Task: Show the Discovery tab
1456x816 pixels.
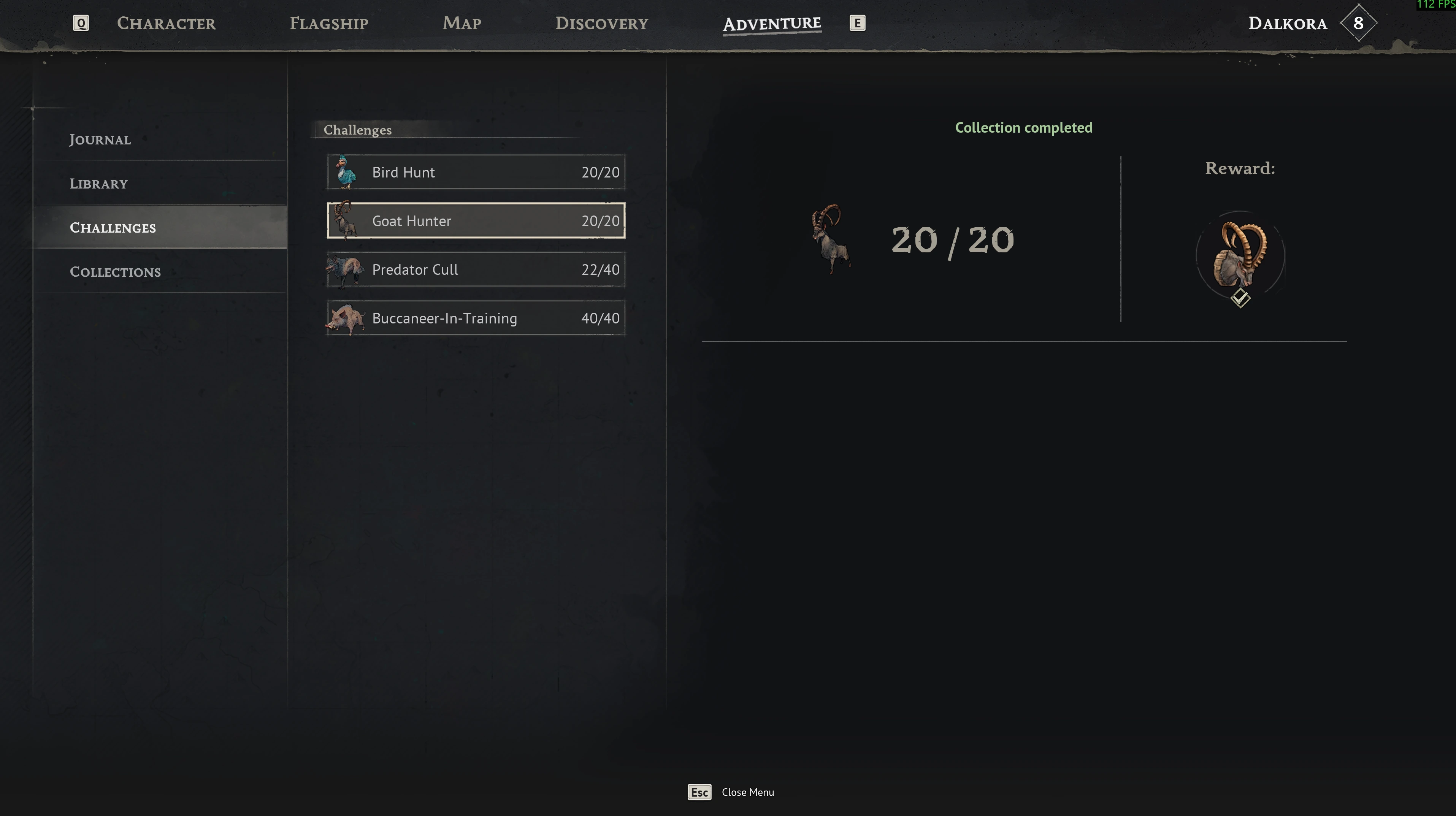Action: [601, 23]
